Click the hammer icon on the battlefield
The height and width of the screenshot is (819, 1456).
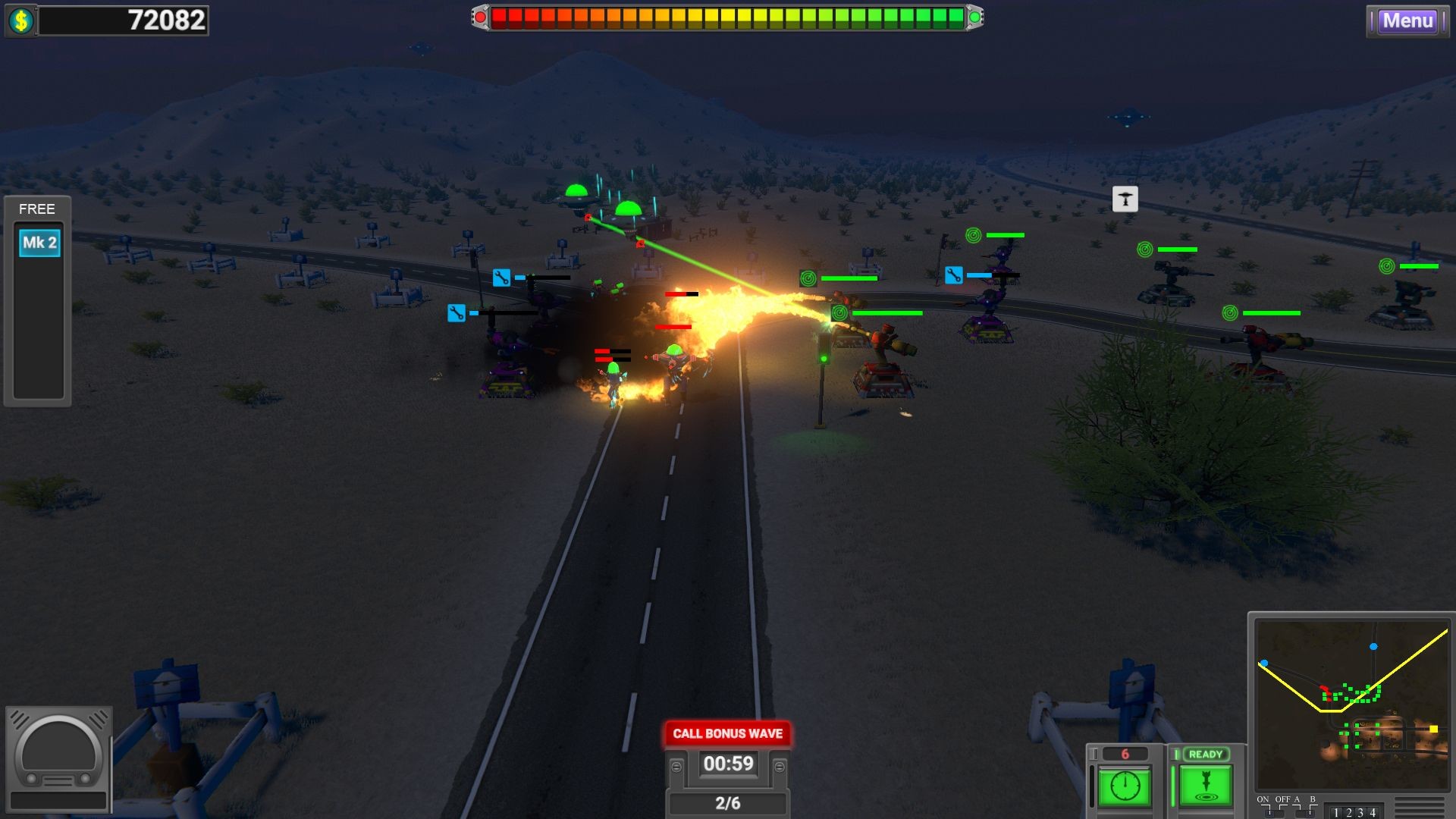click(1125, 199)
